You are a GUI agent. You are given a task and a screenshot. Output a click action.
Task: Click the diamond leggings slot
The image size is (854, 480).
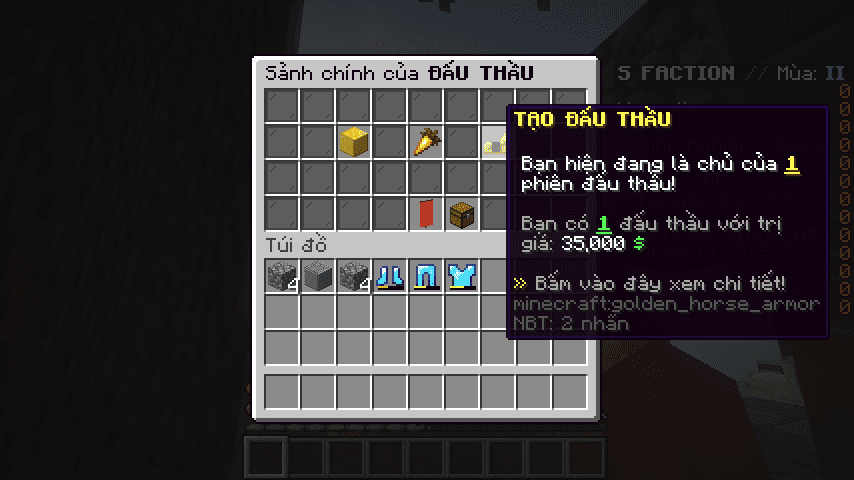tap(426, 276)
